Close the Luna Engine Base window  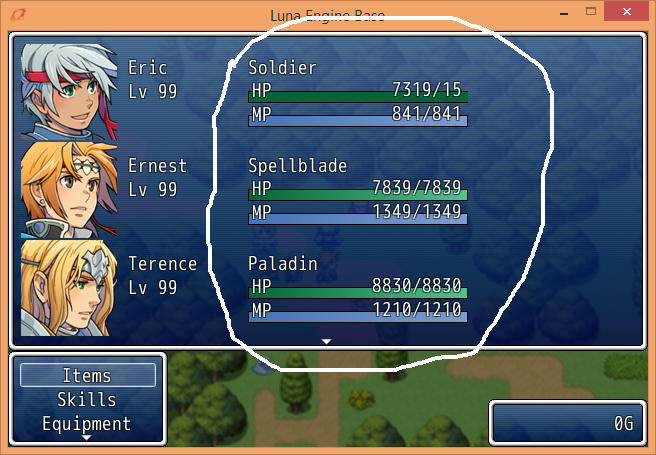632,11
